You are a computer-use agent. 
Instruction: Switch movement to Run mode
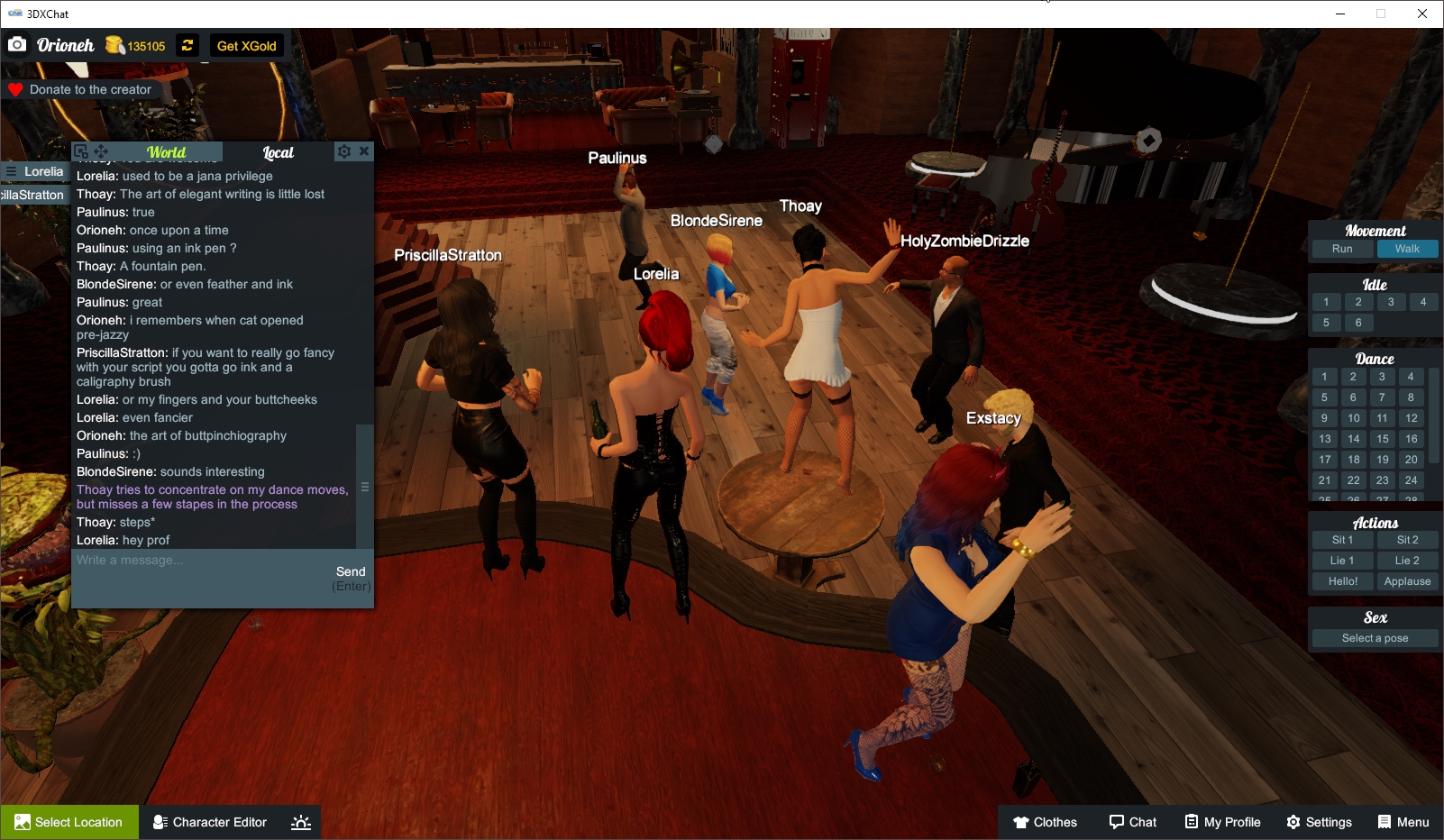[1342, 249]
